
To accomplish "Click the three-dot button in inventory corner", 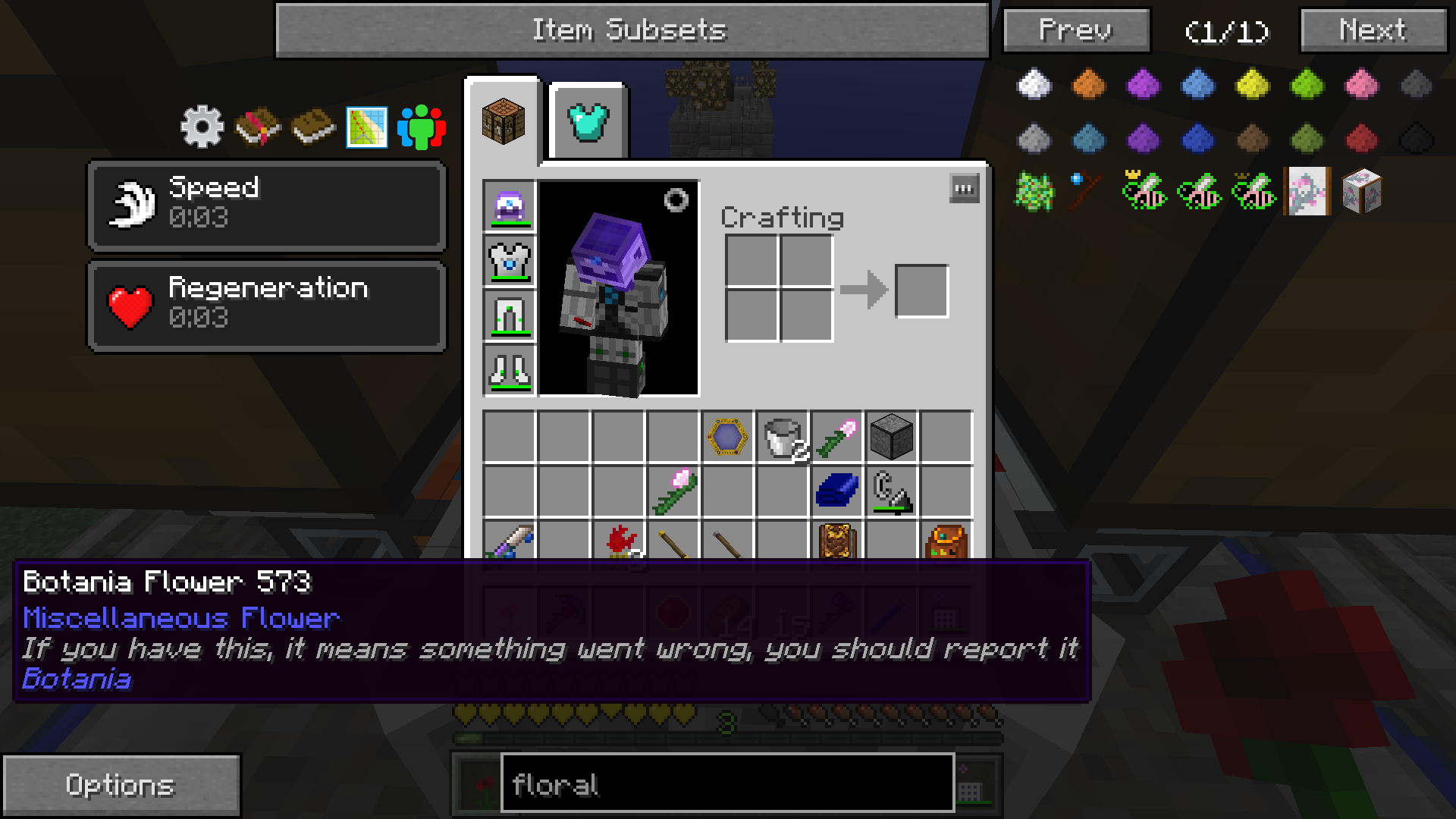I will coord(964,189).
